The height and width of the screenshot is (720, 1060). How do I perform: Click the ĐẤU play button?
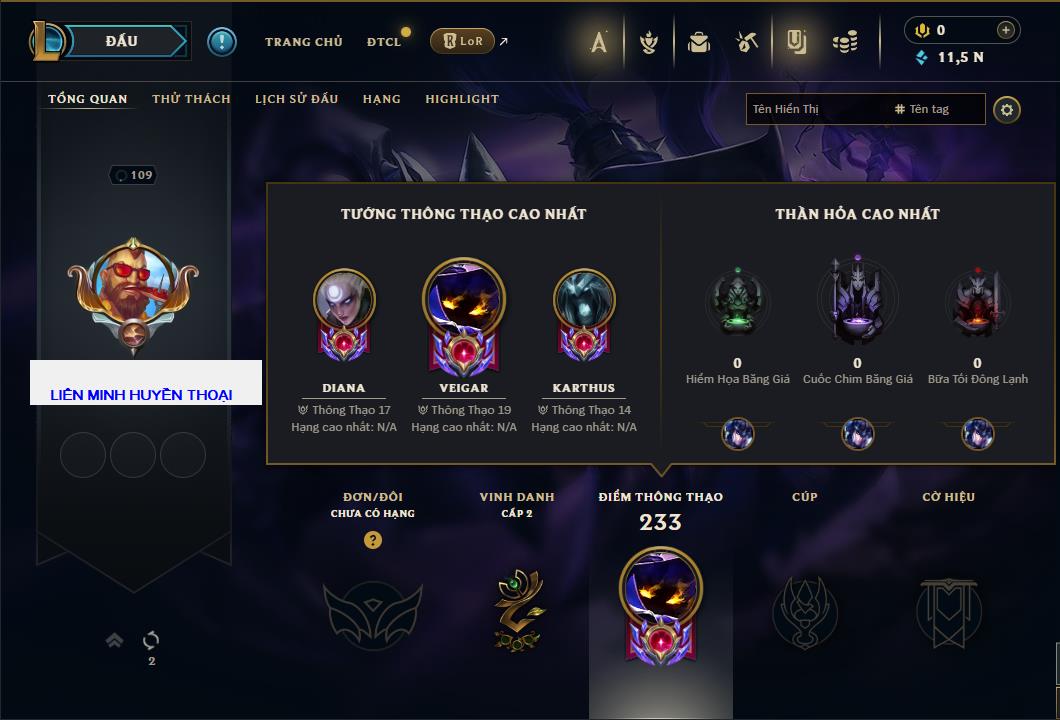coord(120,41)
